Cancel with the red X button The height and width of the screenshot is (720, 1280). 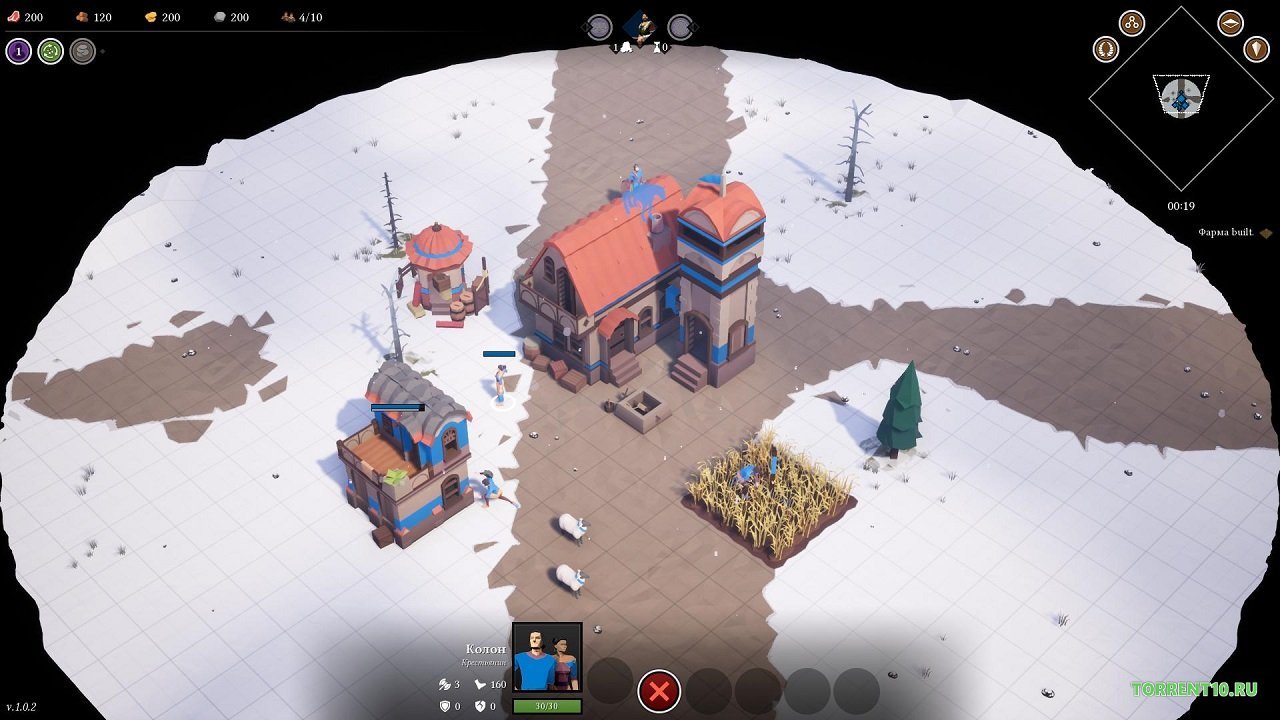(x=659, y=690)
